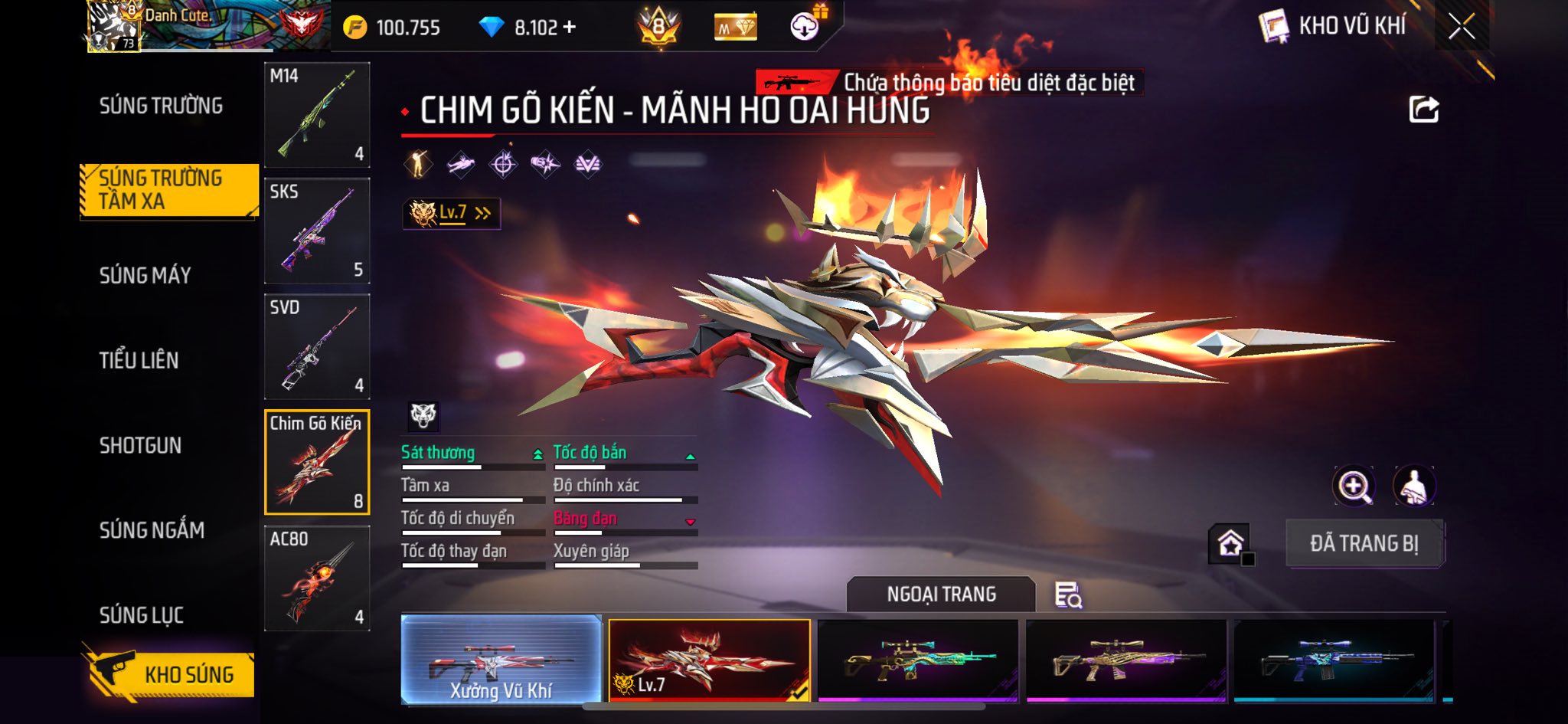Open the Súng Lục category
The height and width of the screenshot is (724, 1568).
tap(142, 615)
